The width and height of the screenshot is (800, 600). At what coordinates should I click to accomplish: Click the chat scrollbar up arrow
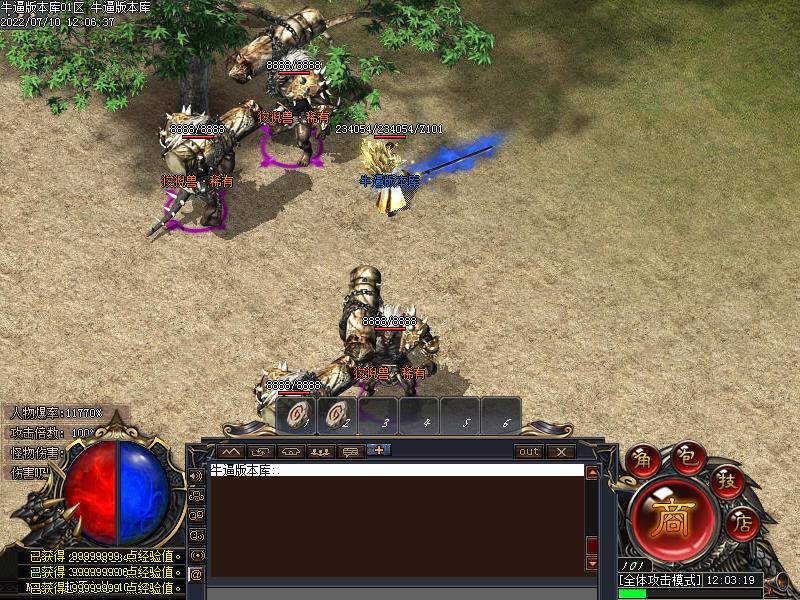tap(592, 473)
